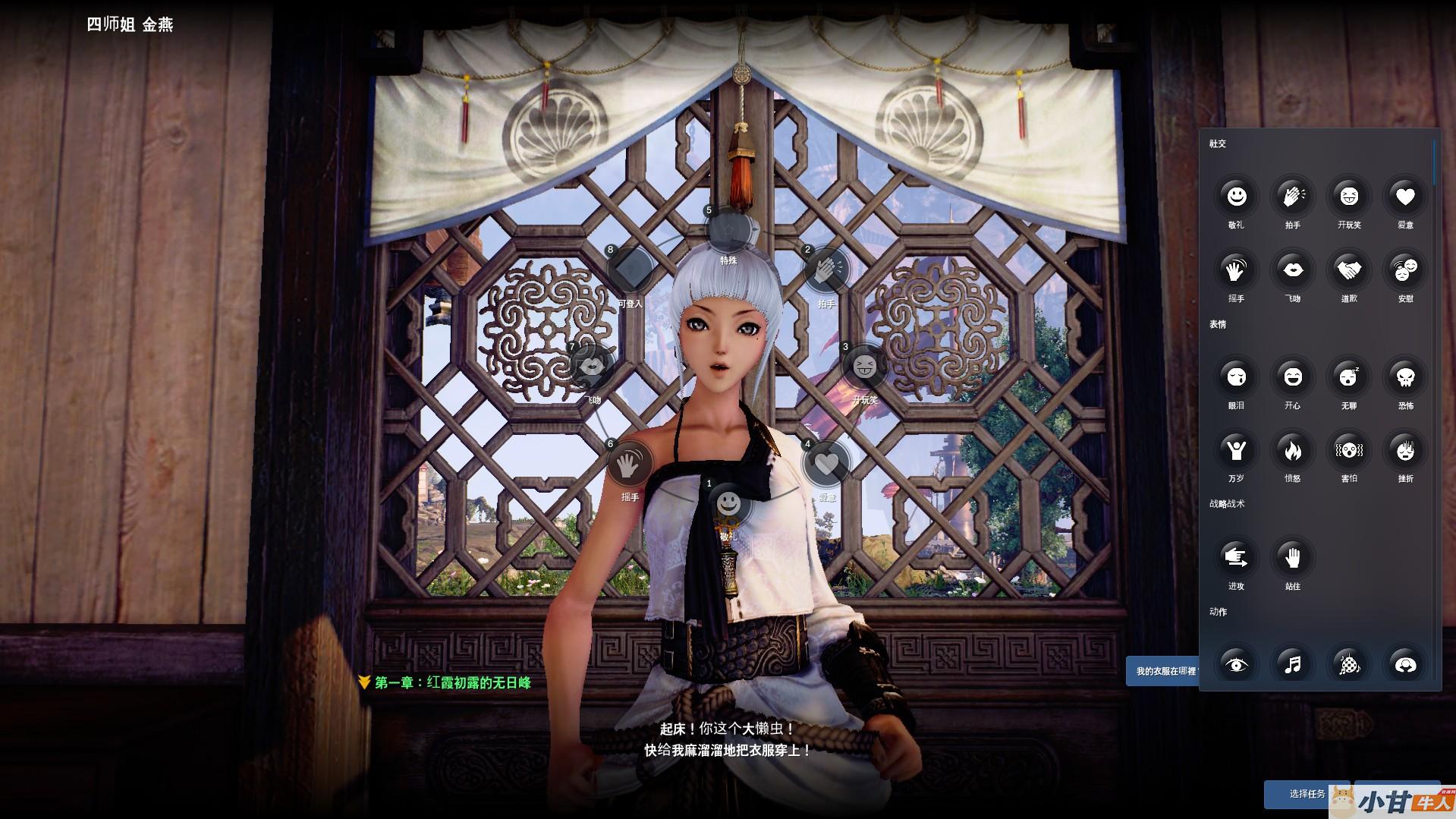
Task: Click the 害怕 scared face emote
Action: tap(1348, 450)
